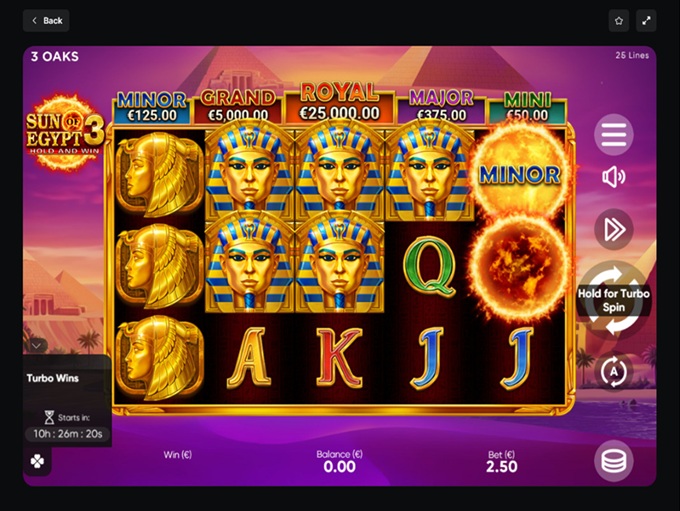This screenshot has height=511, width=680.
Task: Collapse the Turbo Wins panel arrow
Action: coord(37,346)
